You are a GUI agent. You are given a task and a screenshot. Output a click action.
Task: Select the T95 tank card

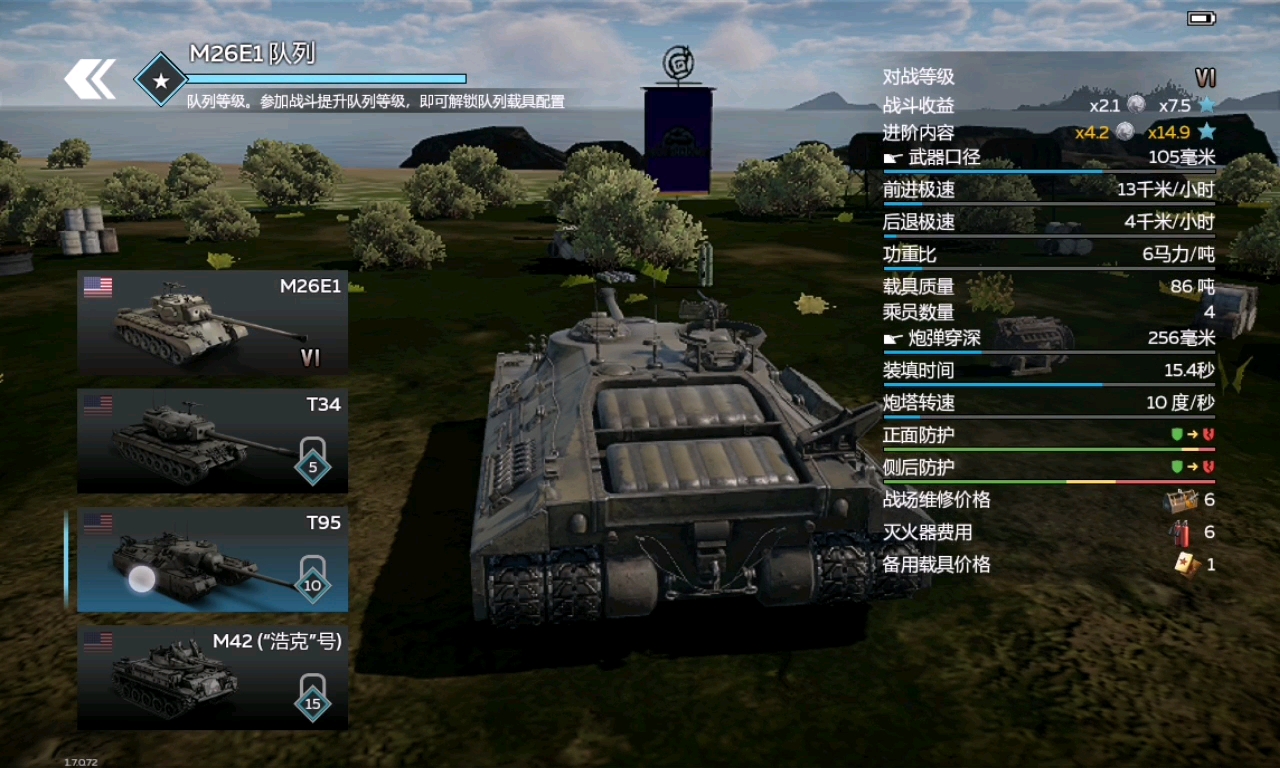(212, 559)
